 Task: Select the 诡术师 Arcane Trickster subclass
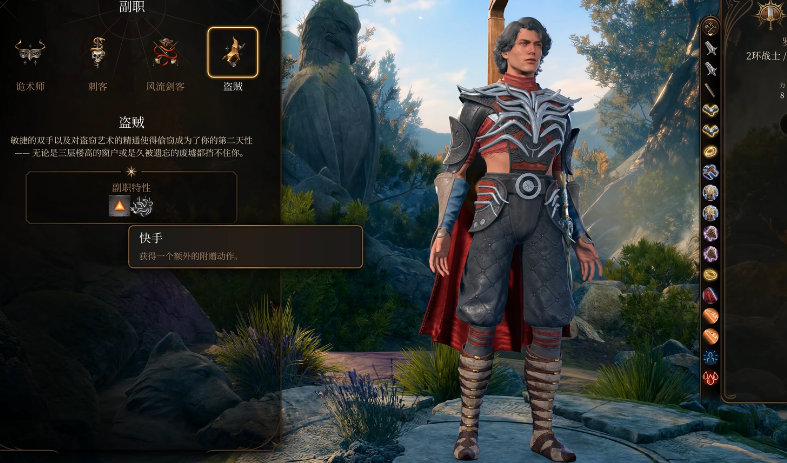[x=31, y=53]
